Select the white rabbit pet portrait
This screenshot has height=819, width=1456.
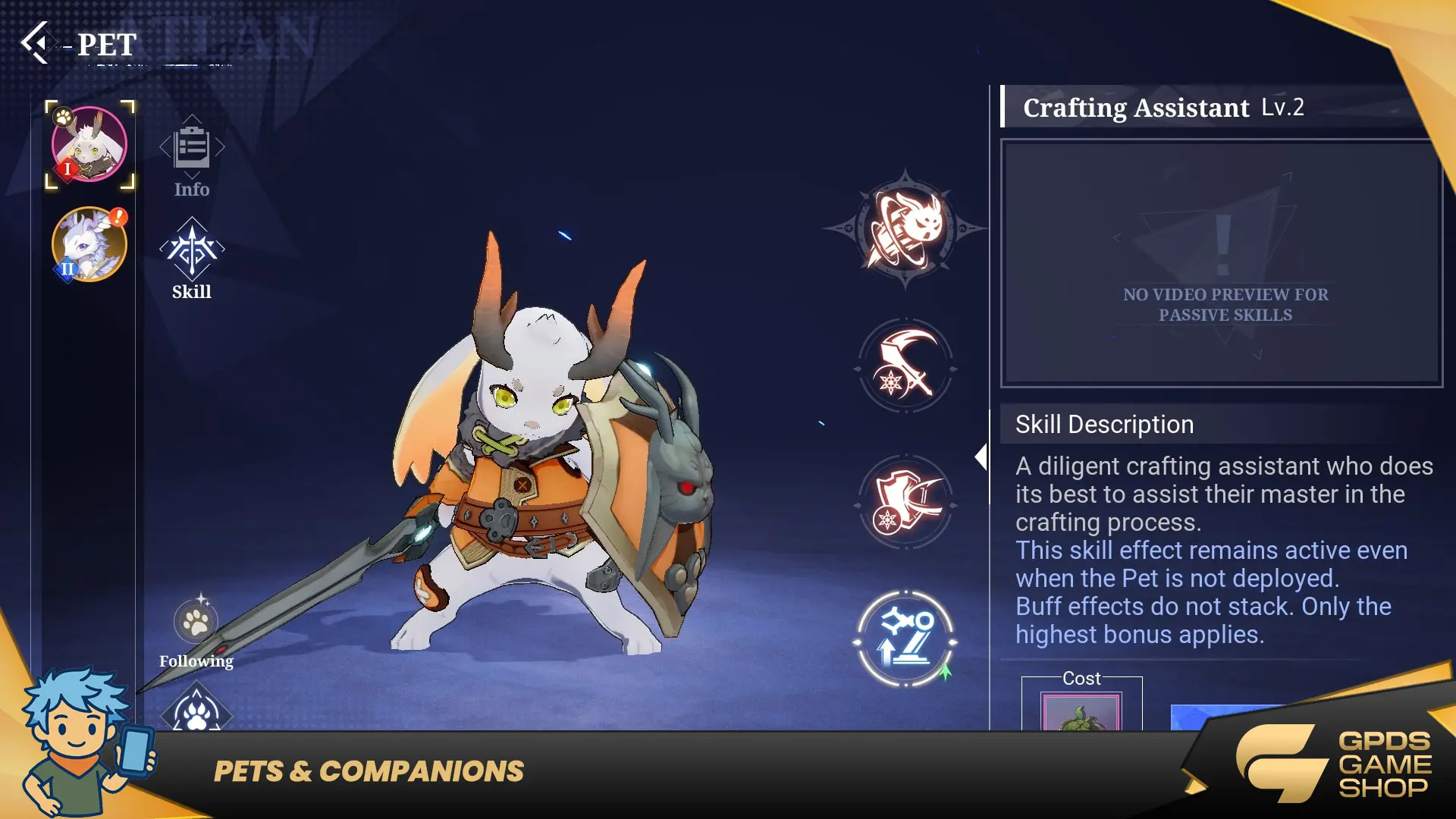pos(89,144)
